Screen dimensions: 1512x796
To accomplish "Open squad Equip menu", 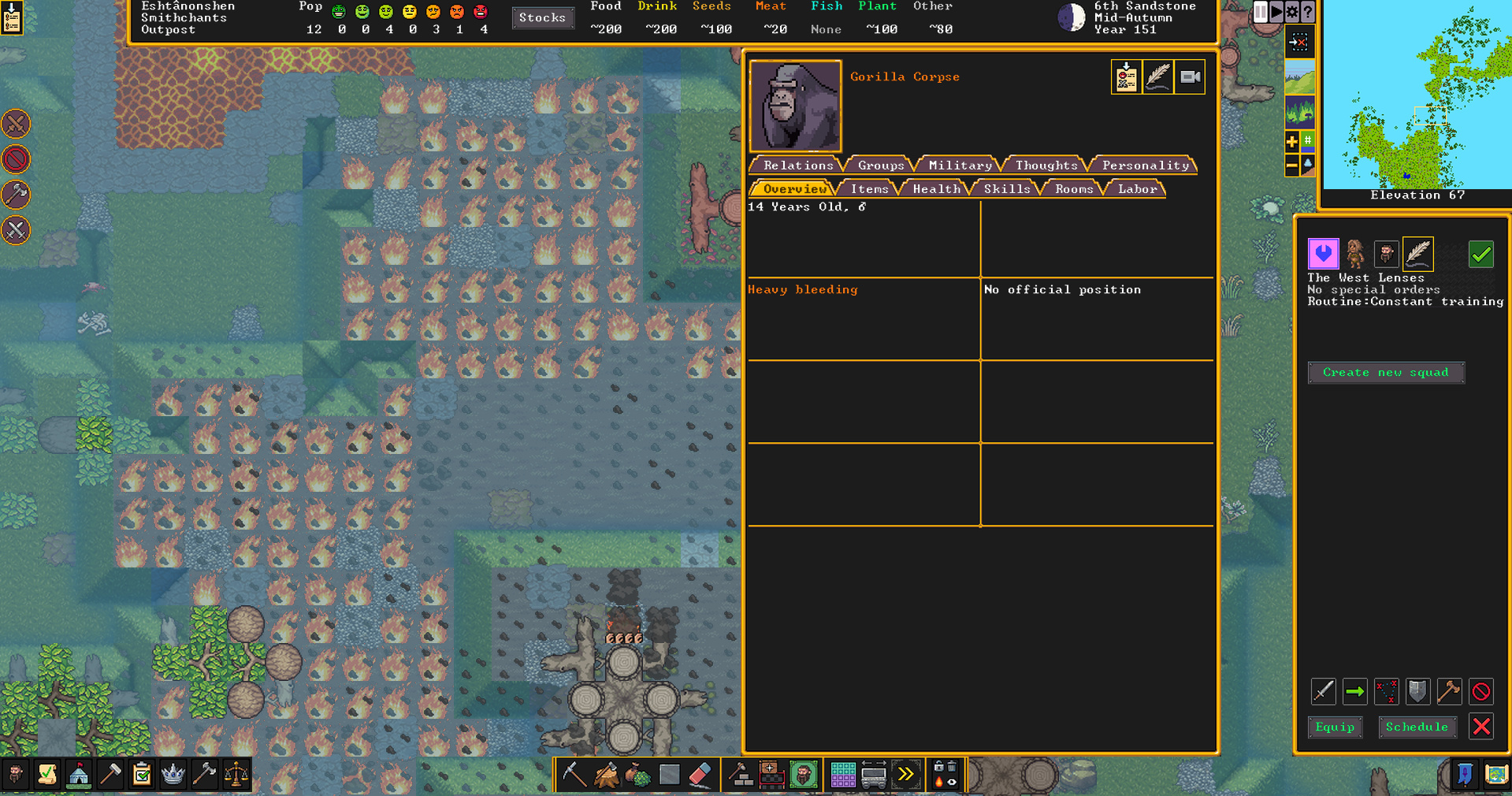I will click(1334, 727).
